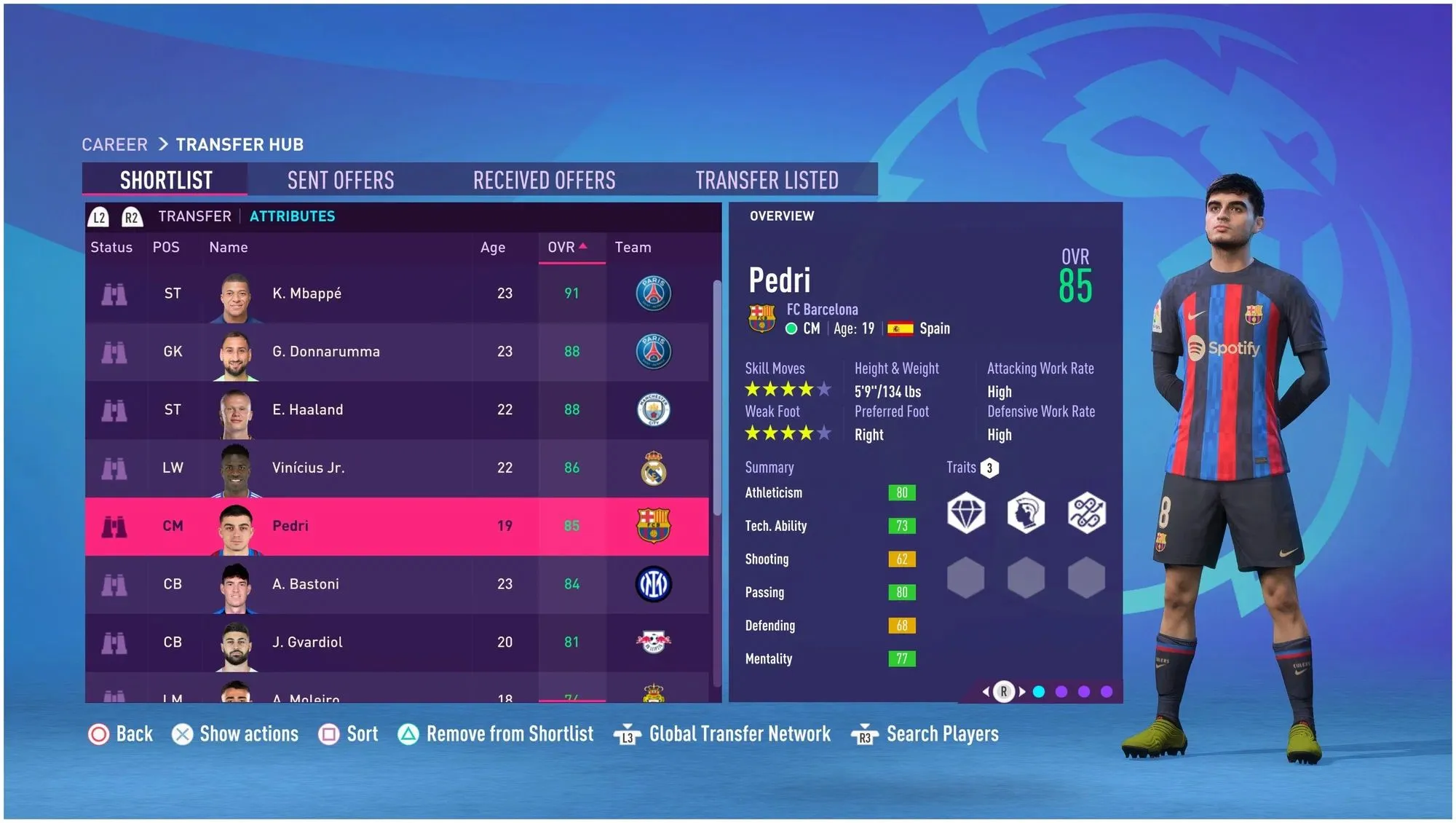
Task: Select the Shortlist tab
Action: [166, 180]
